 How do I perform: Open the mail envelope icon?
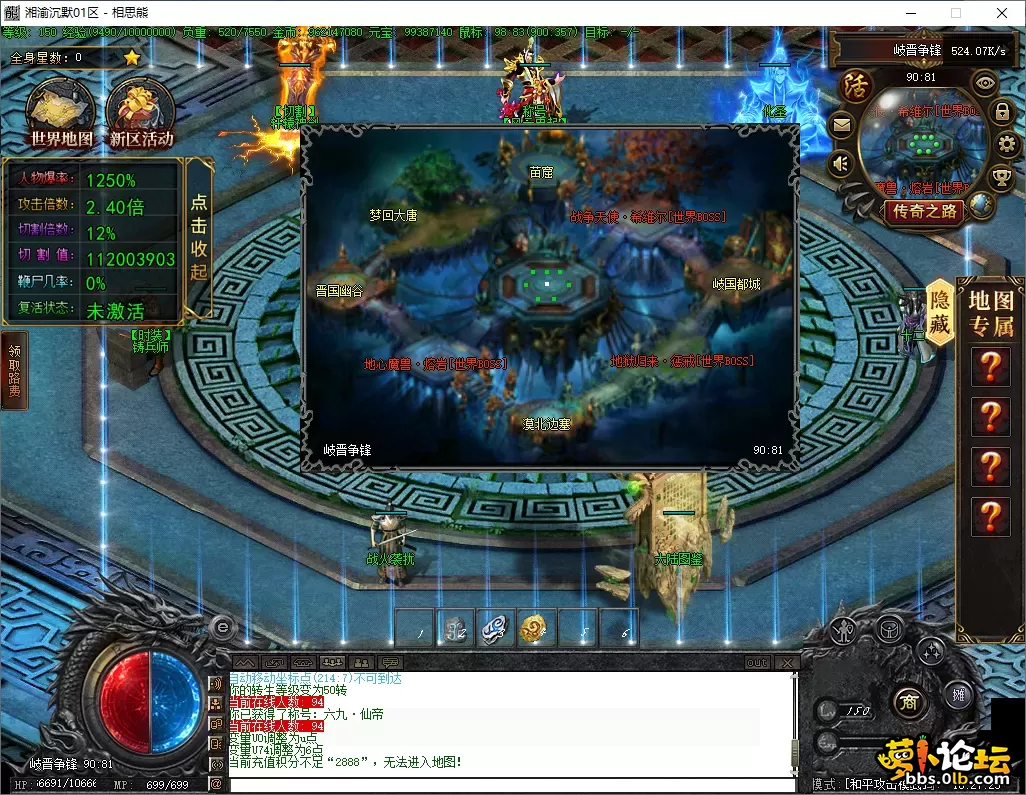841,125
